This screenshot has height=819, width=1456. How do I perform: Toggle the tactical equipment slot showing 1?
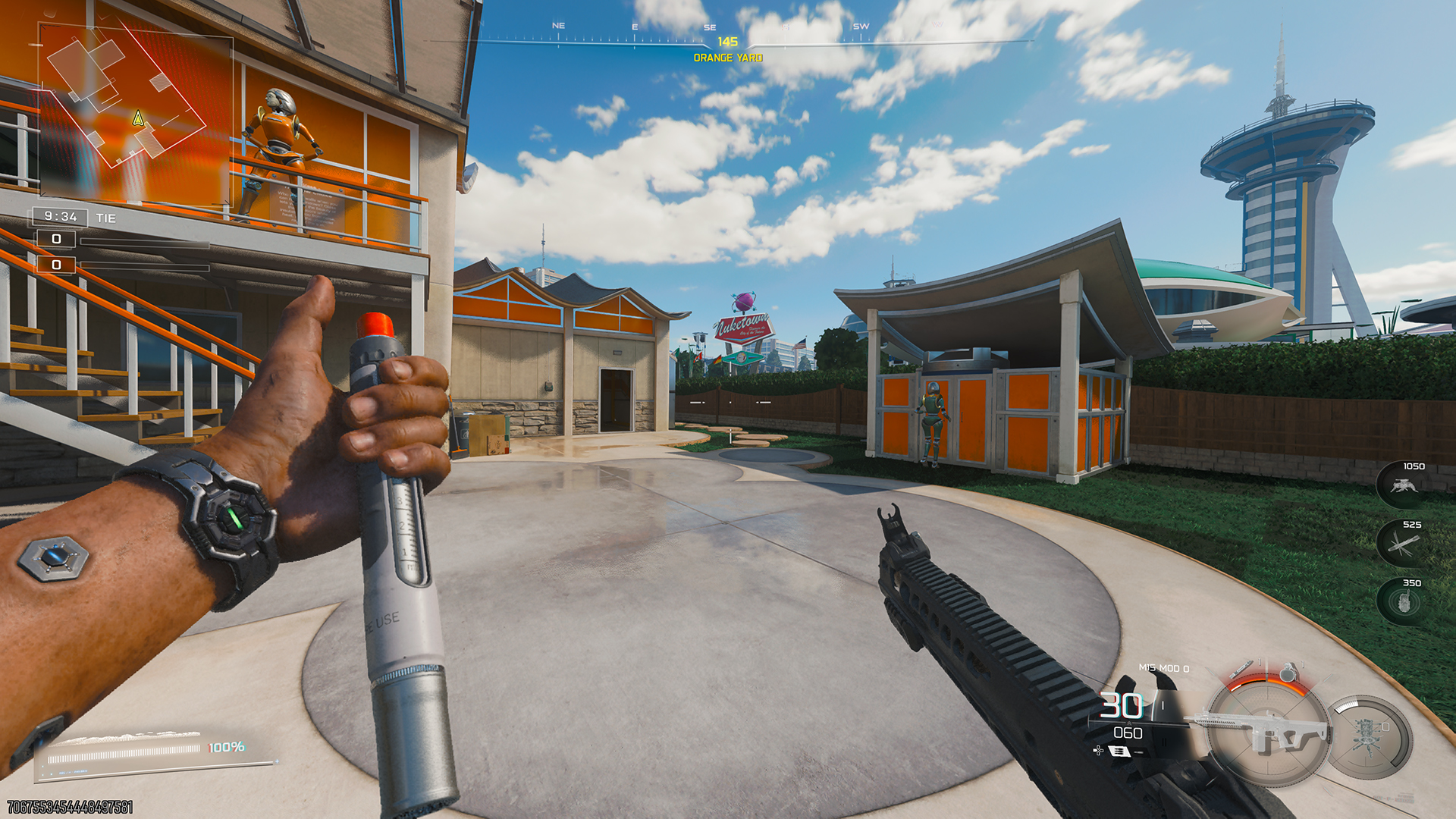[1260, 661]
